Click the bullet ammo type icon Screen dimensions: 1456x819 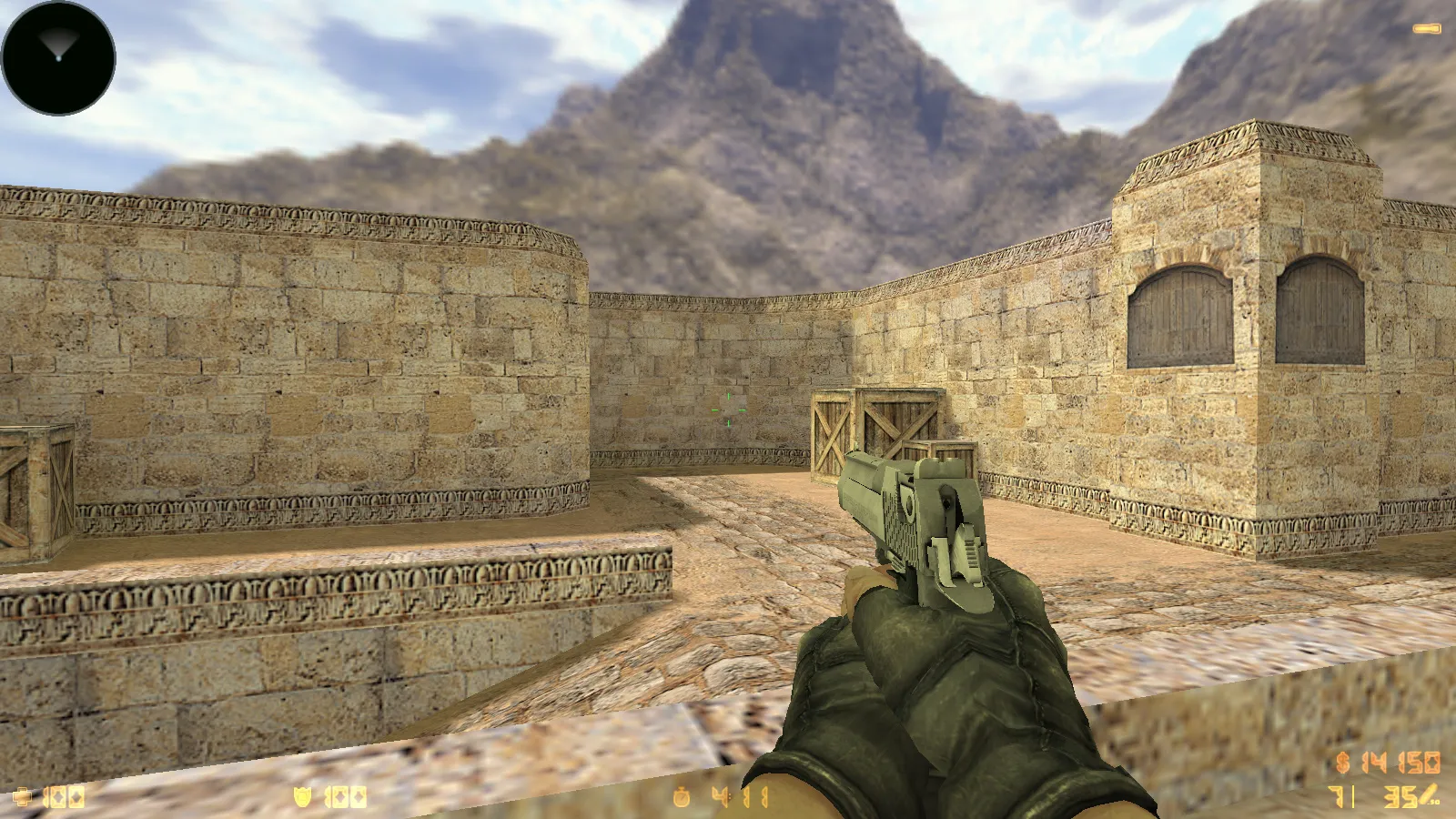[1429, 794]
